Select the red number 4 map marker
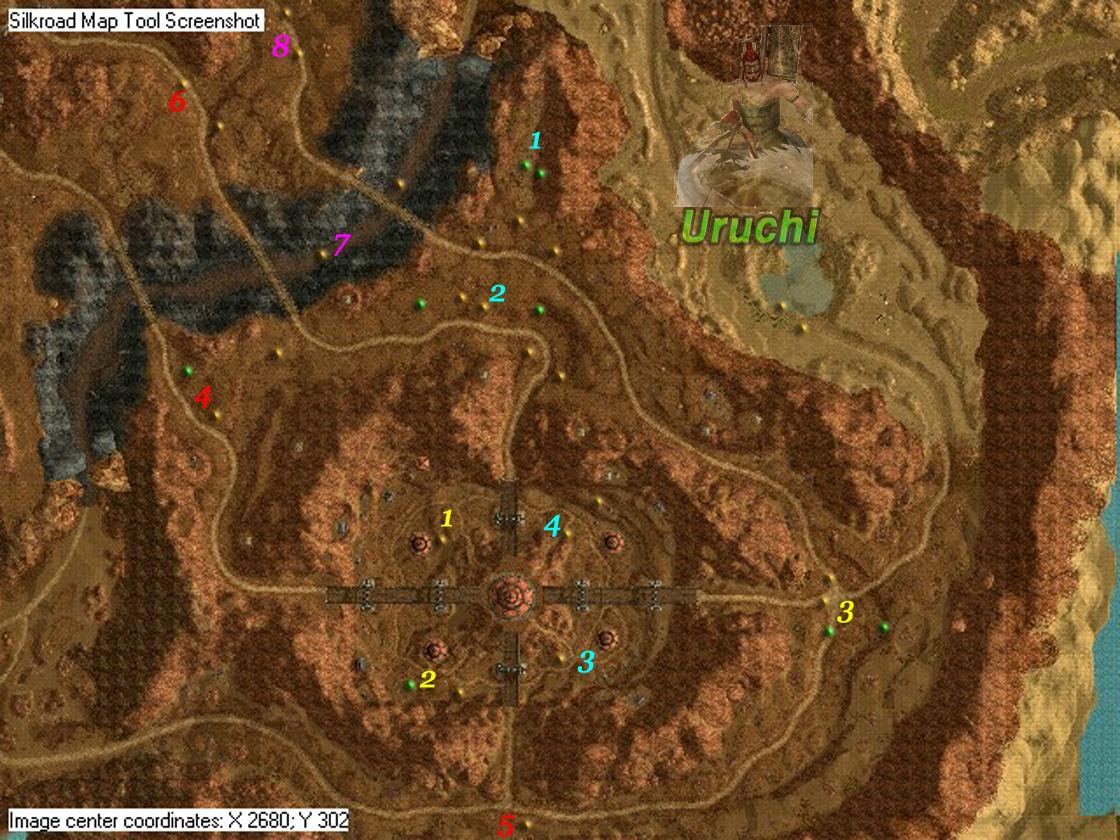This screenshot has width=1120, height=840. [203, 397]
